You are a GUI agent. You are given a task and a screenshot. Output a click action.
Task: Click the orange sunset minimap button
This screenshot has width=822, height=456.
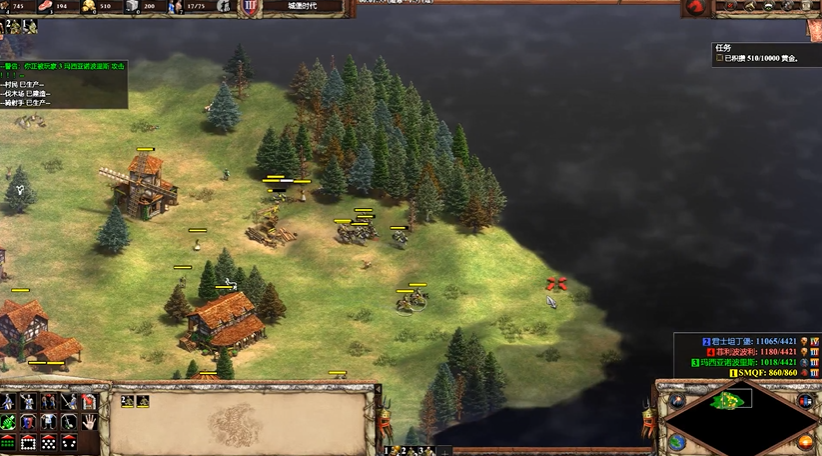pyautogui.click(x=805, y=441)
